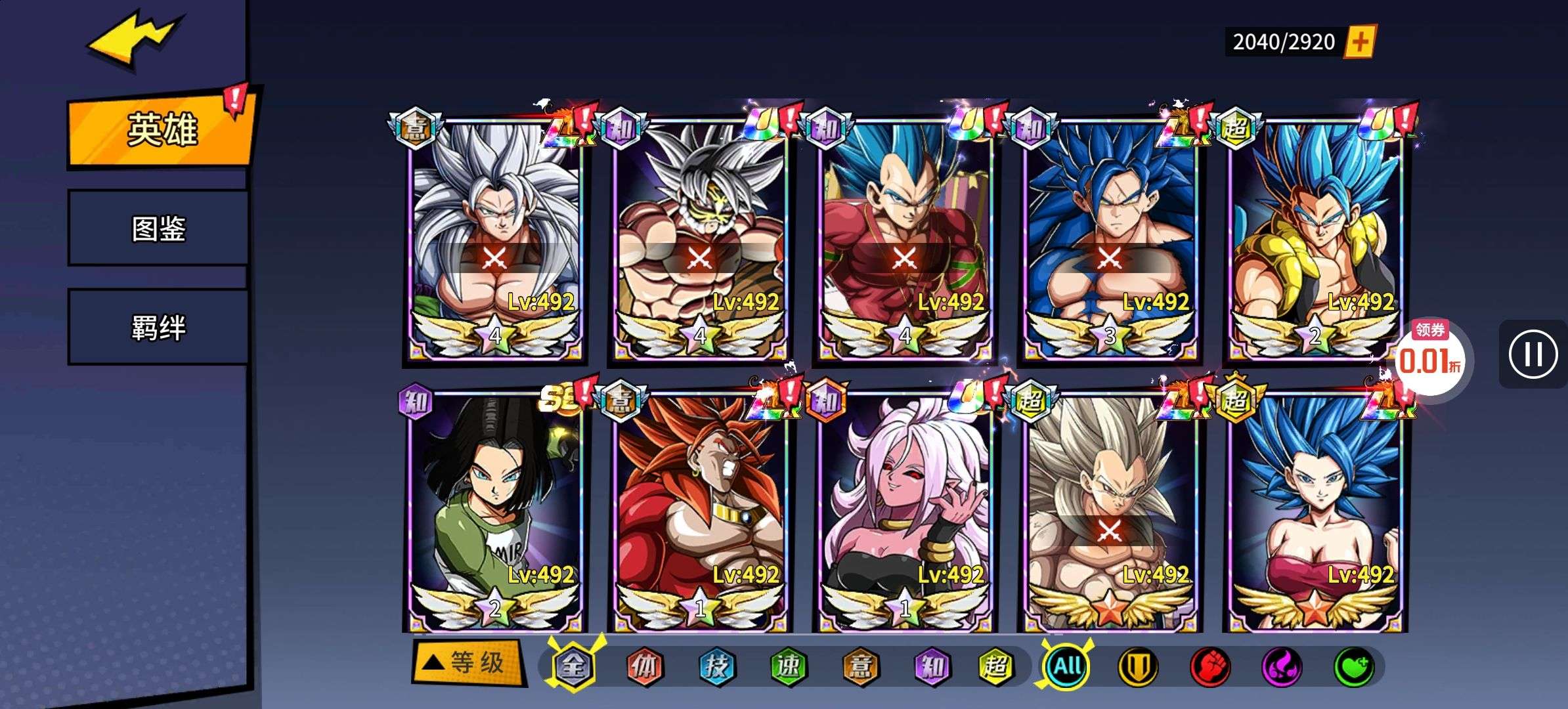Viewport: 1568px width, 709px height.
Task: Filter heroes by 全 all types
Action: [573, 666]
